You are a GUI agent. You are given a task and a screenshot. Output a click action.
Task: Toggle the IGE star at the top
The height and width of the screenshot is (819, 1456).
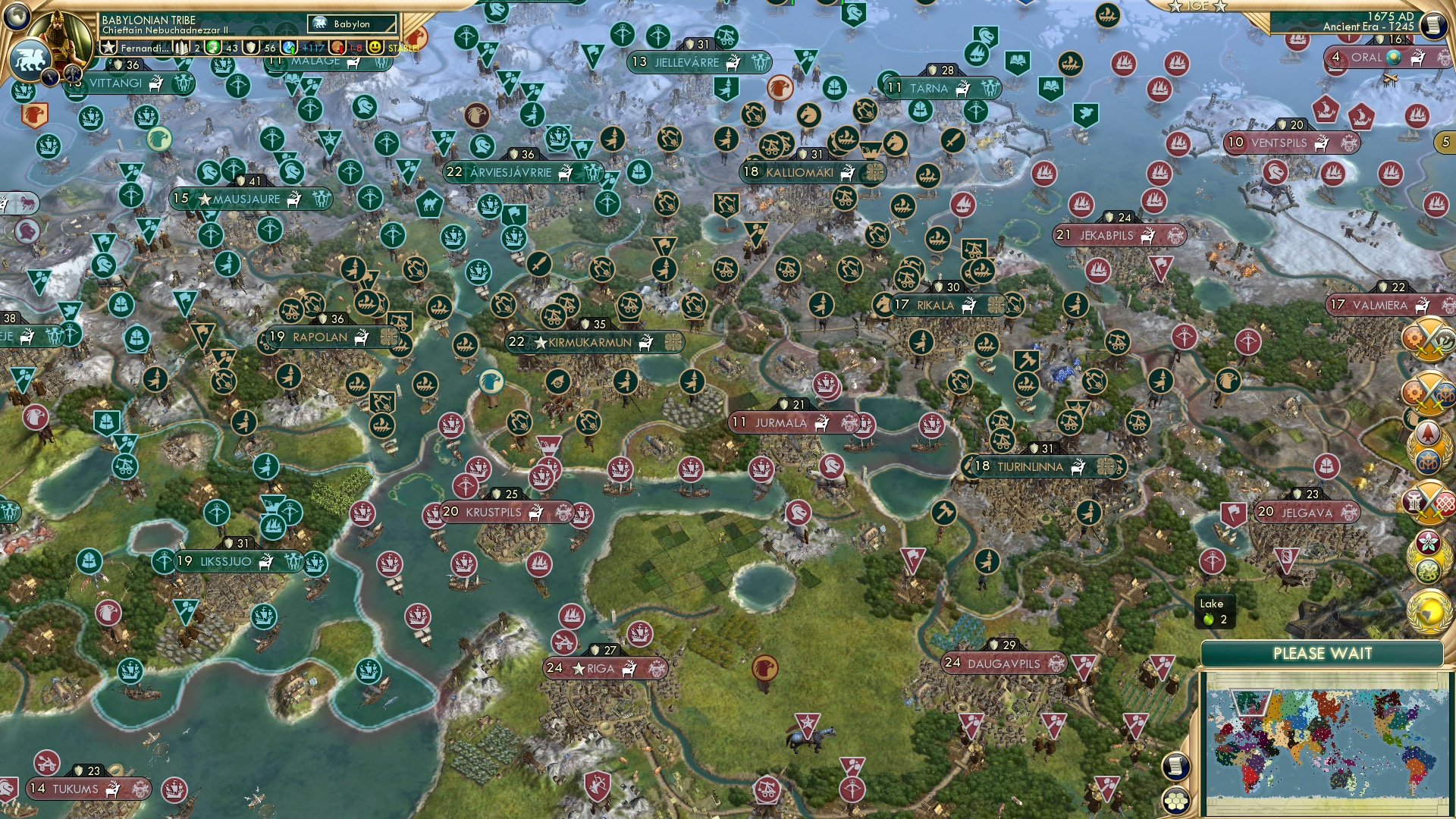coord(1175,6)
